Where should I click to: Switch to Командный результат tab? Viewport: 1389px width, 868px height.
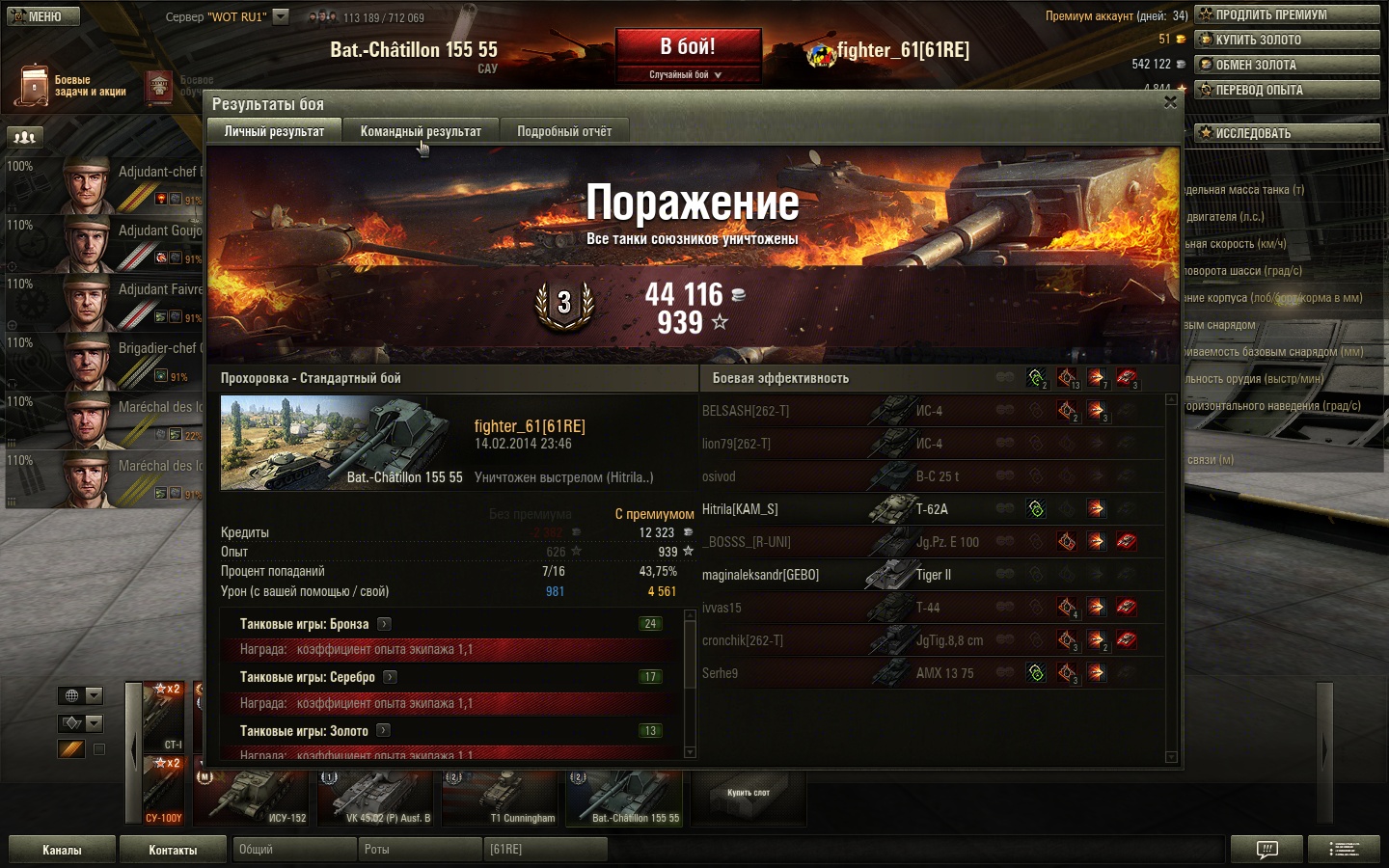click(x=421, y=131)
